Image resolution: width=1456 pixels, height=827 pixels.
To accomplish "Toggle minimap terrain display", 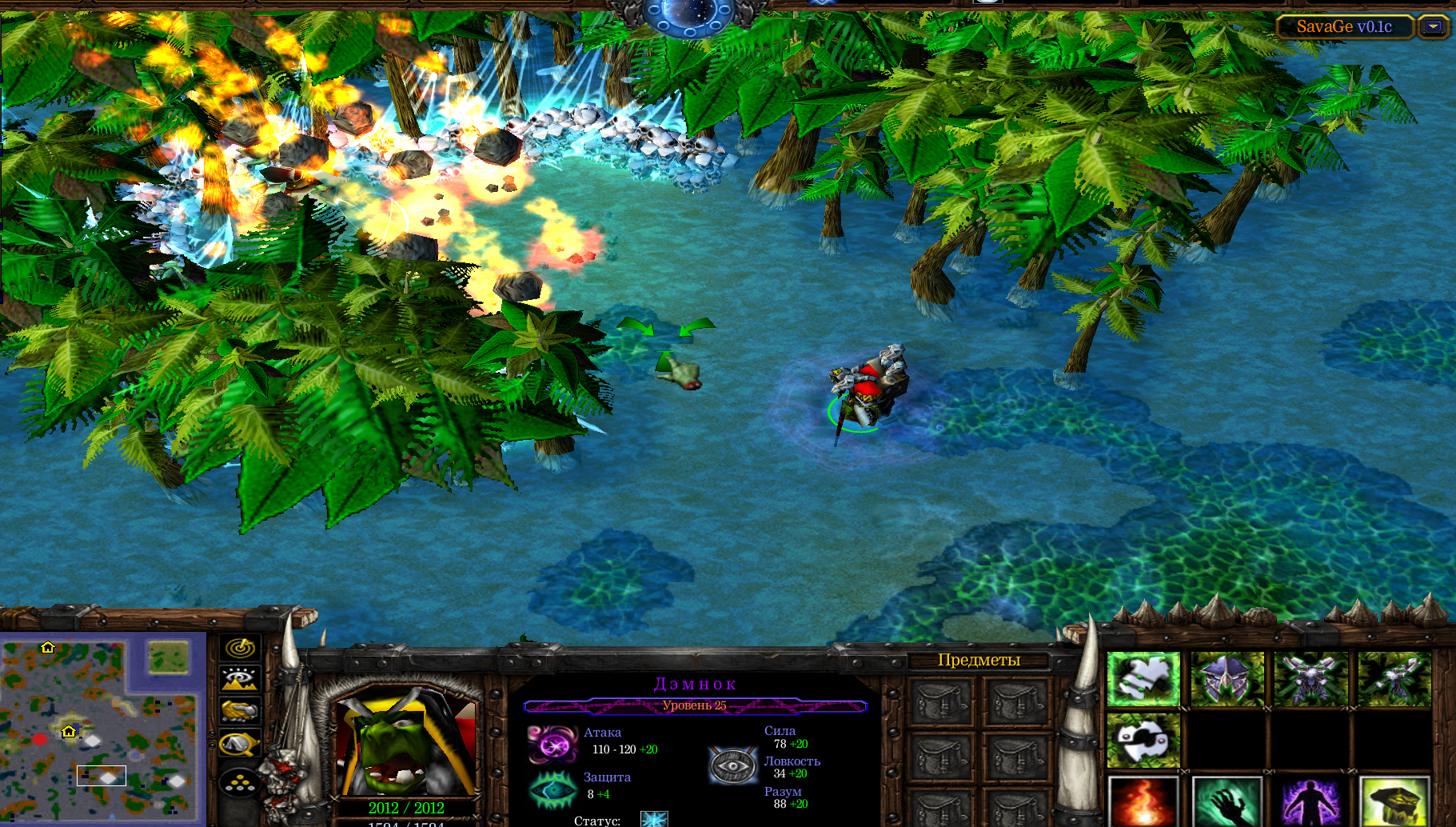I will (x=239, y=679).
